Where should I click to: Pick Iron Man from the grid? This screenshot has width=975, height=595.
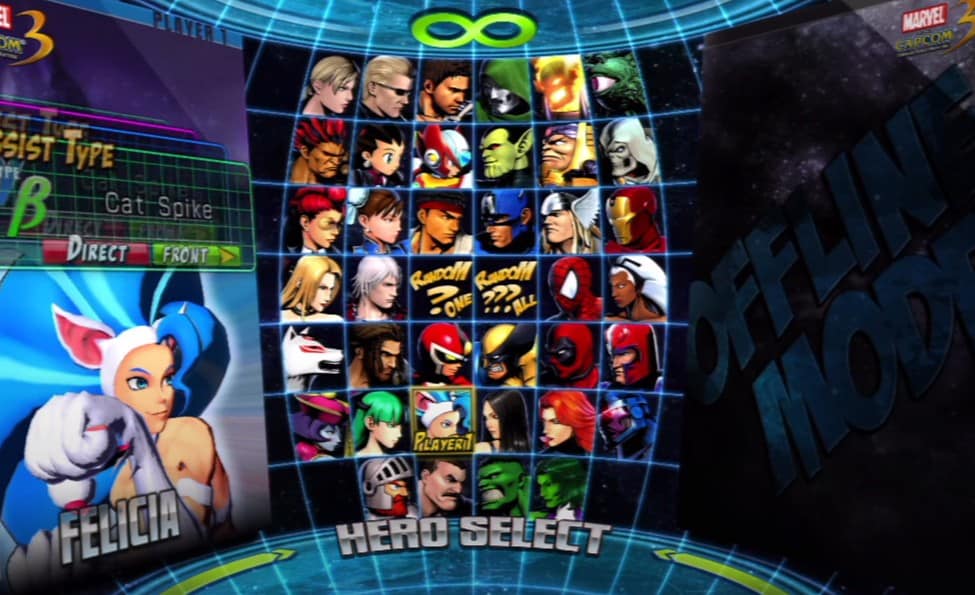[x=634, y=219]
